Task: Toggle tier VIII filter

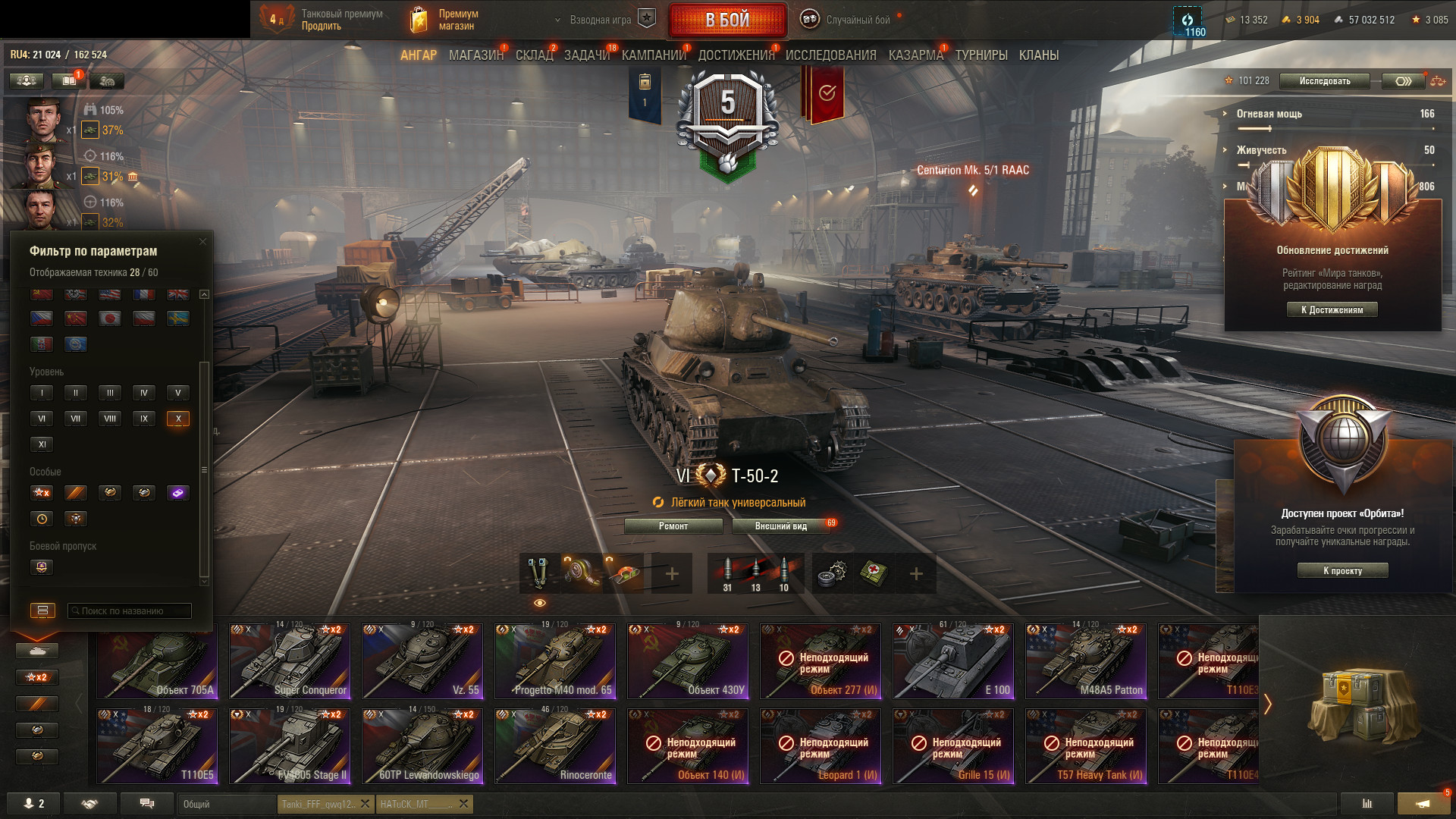Action: (110, 419)
